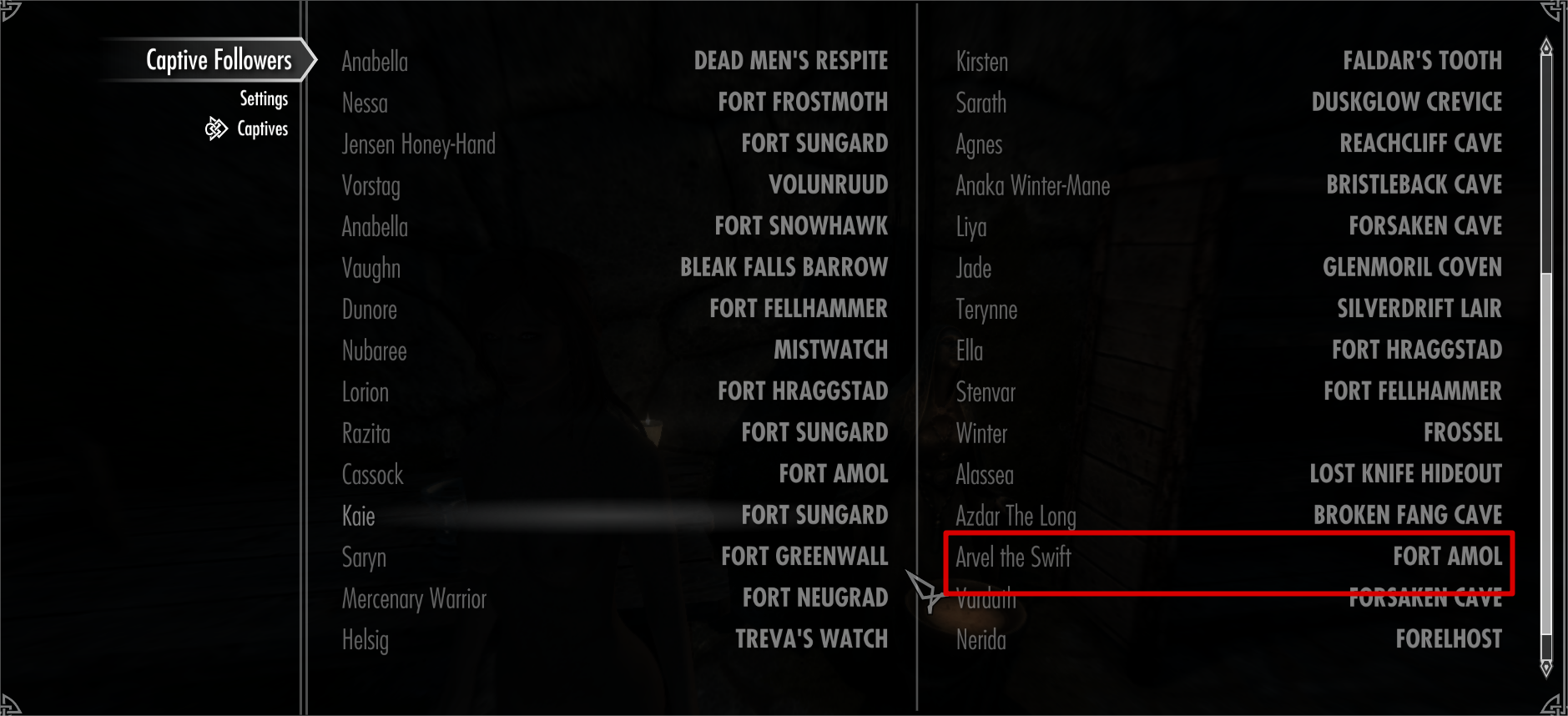1568x716 pixels.
Task: Select Nessa at Fort Frostmoth
Action: pos(618,102)
